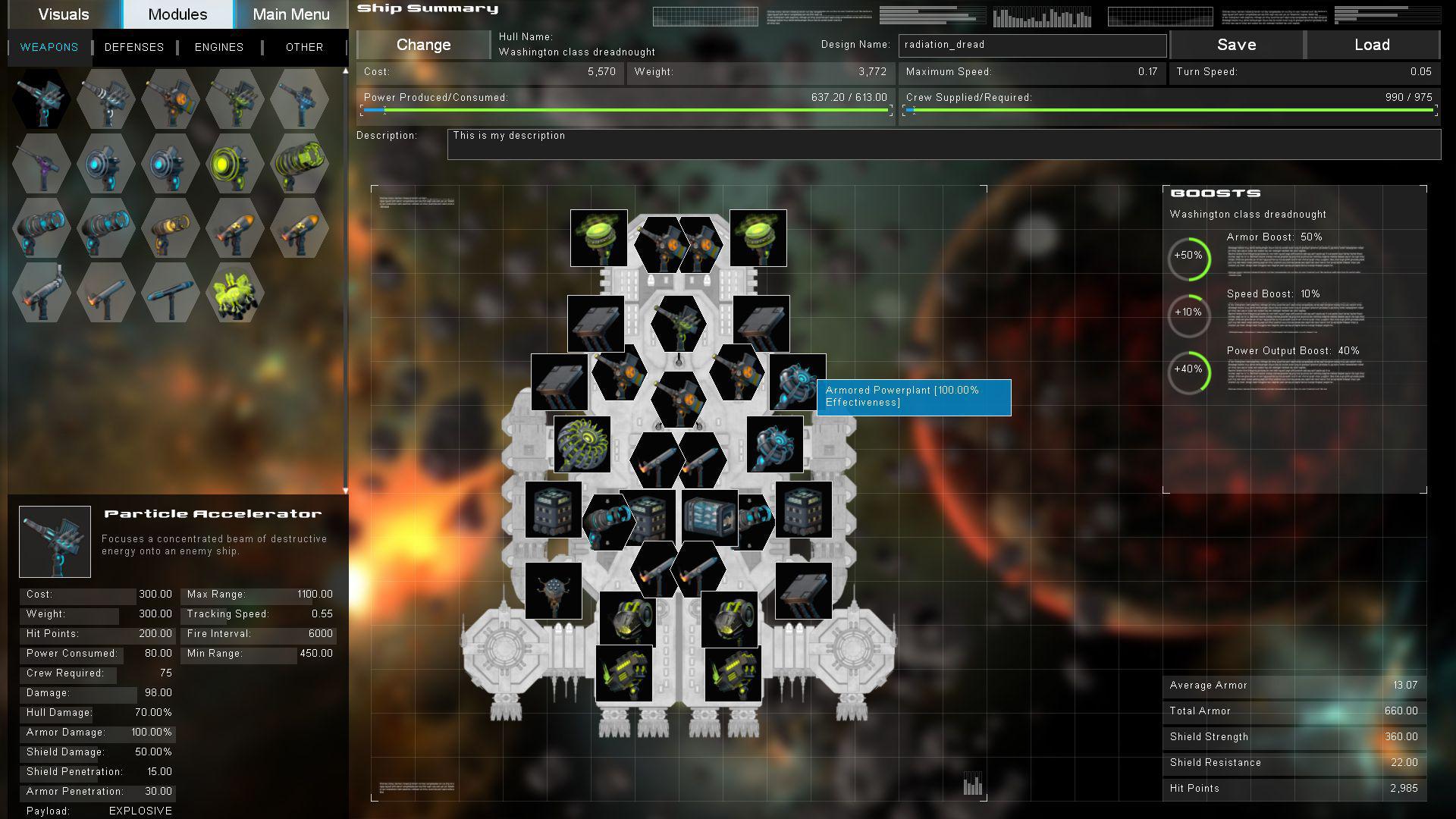The width and height of the screenshot is (1456, 819).
Task: Select the yellow plasma cannon weapon icon
Action: pos(235,163)
